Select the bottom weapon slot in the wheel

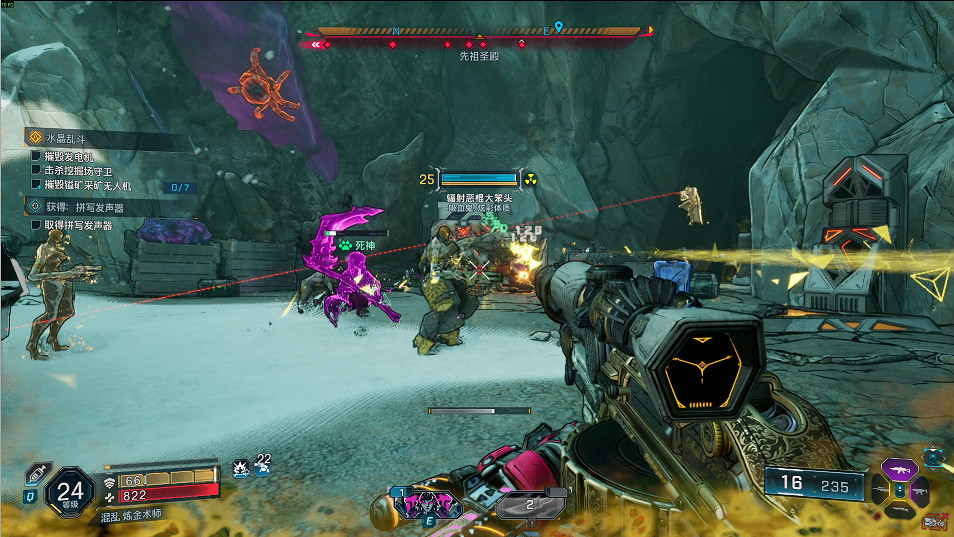coord(899,510)
